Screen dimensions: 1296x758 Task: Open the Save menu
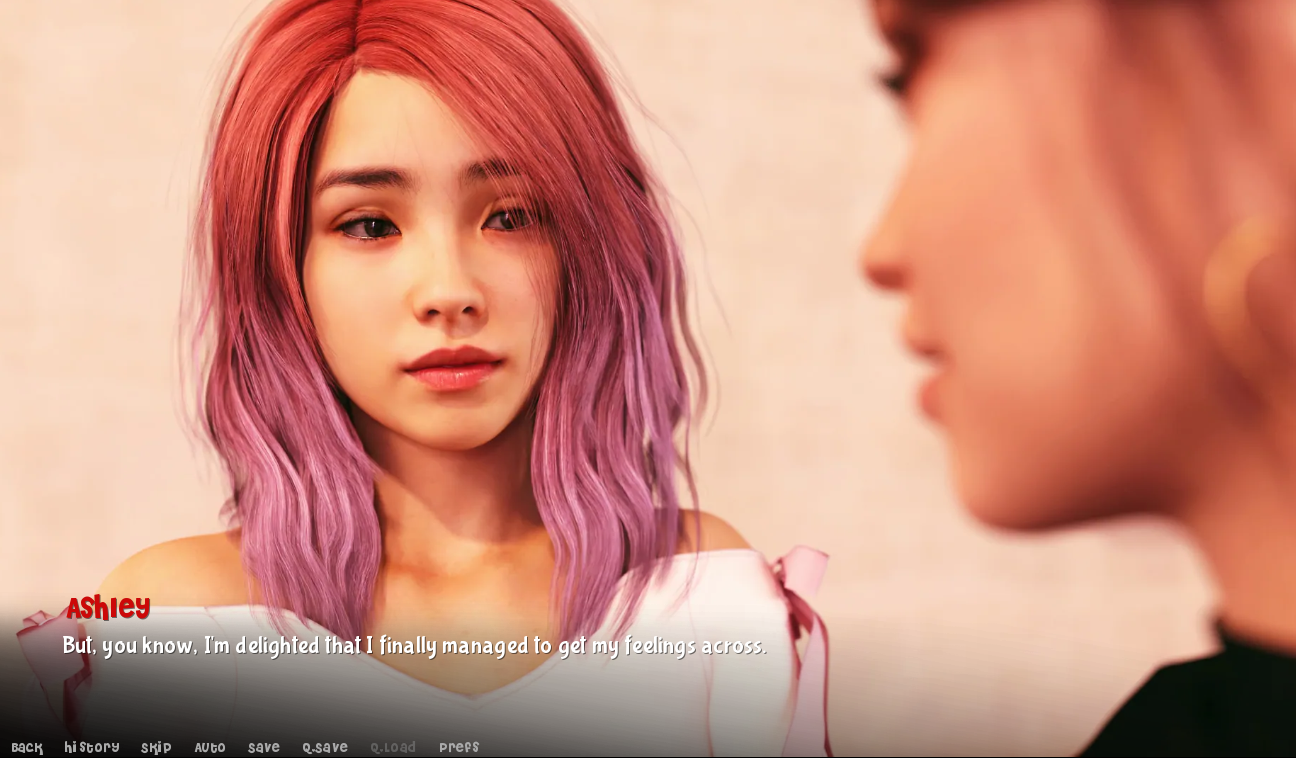point(264,748)
